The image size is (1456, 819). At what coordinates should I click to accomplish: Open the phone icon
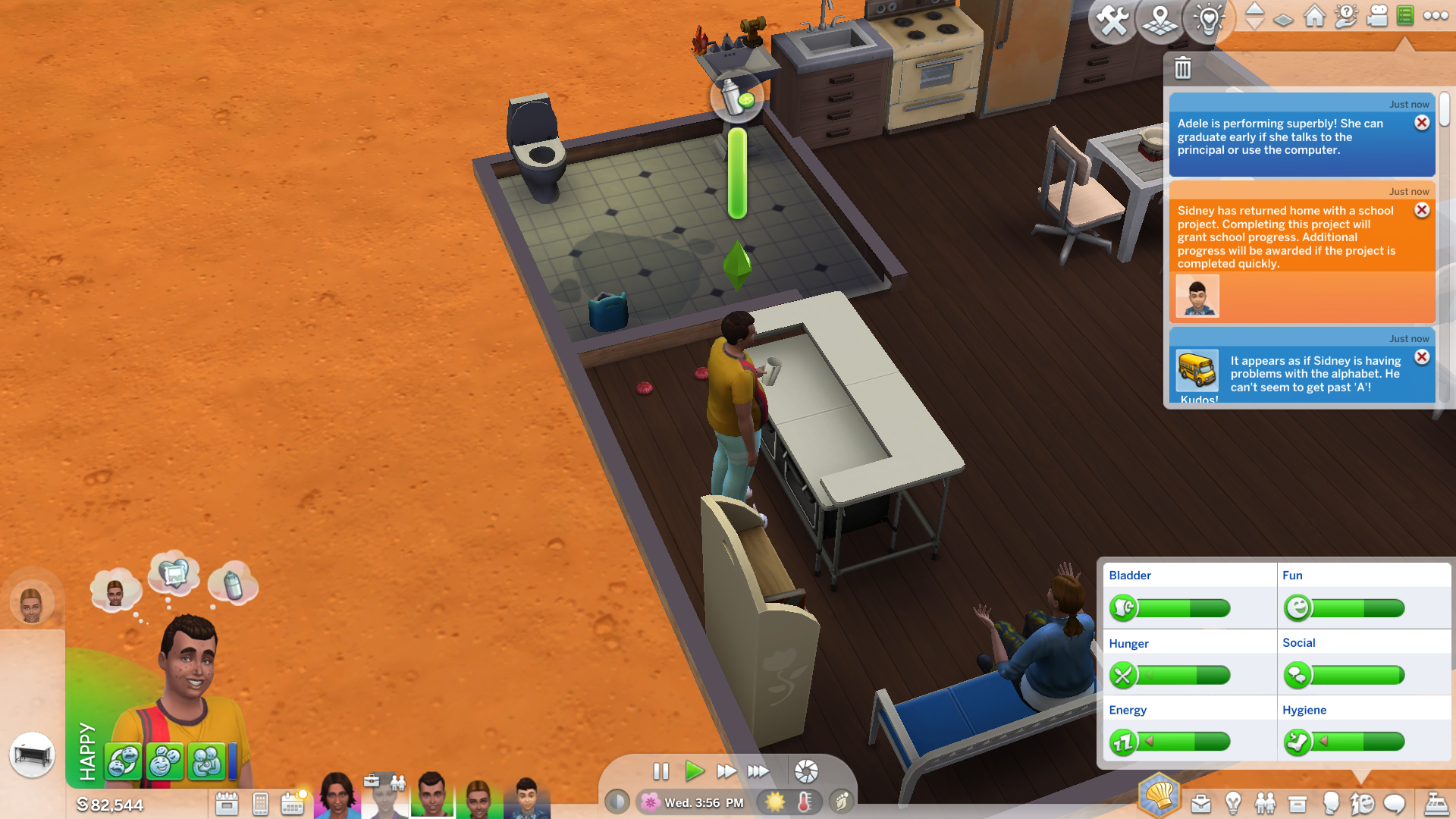[x=260, y=803]
